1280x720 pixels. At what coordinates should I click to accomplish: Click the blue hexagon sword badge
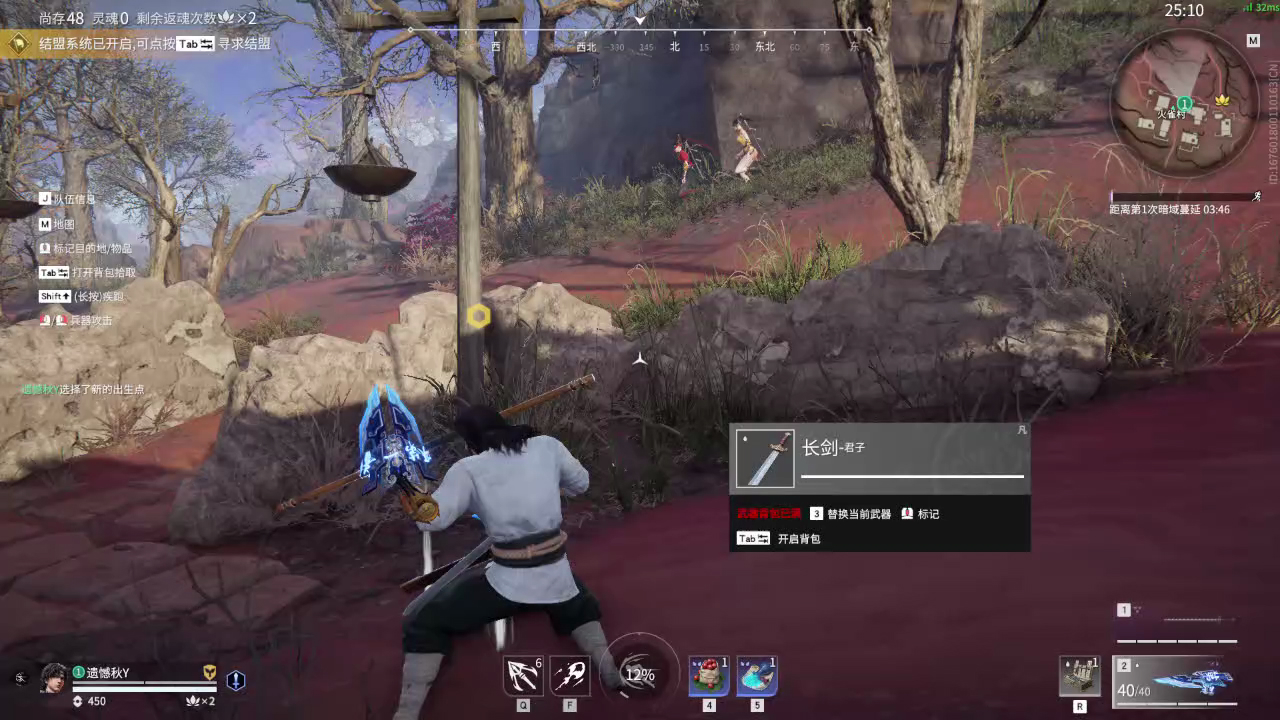click(x=235, y=680)
